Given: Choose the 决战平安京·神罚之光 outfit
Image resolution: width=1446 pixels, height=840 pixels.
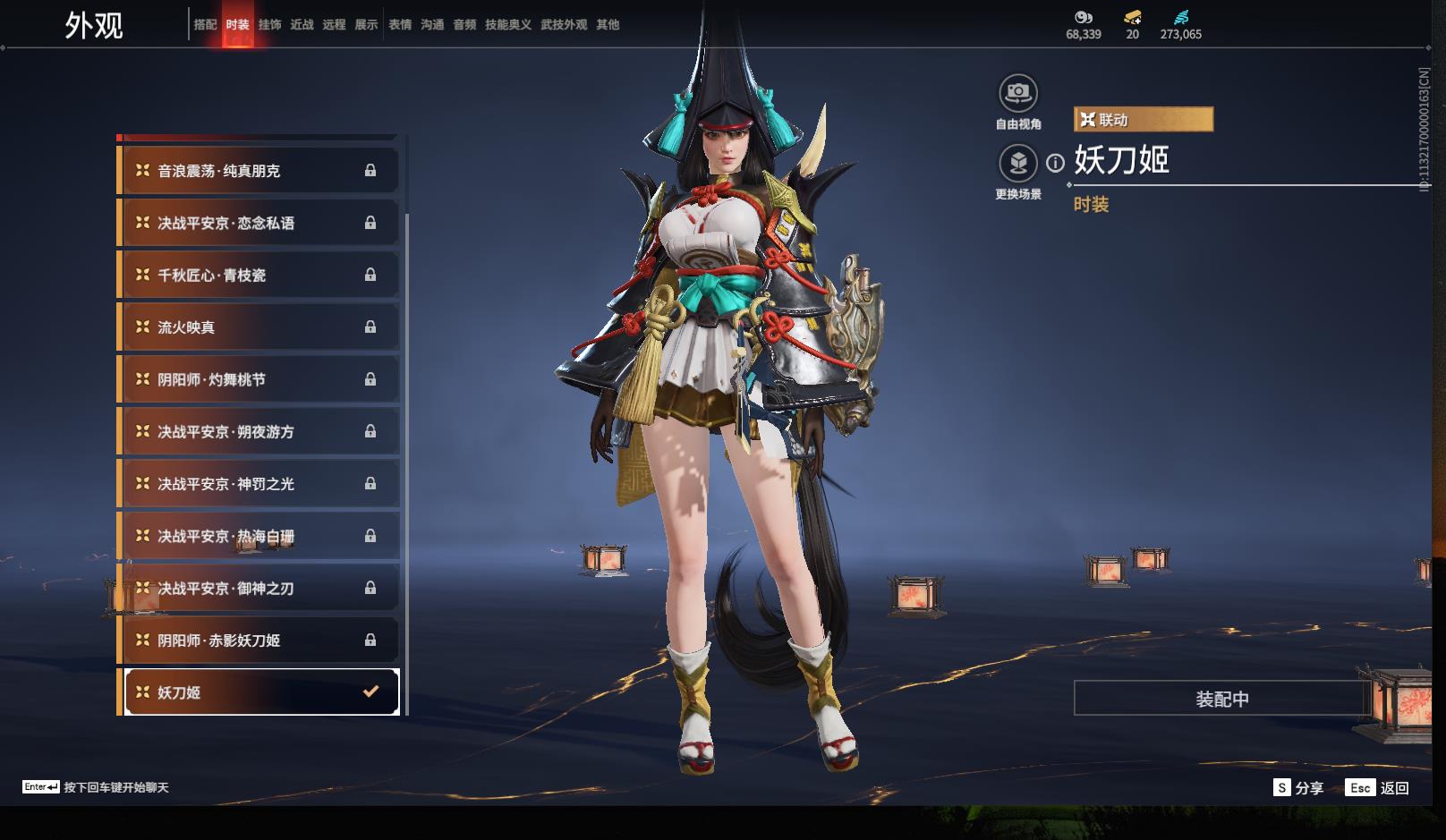Looking at the screenshot, I should point(258,484).
